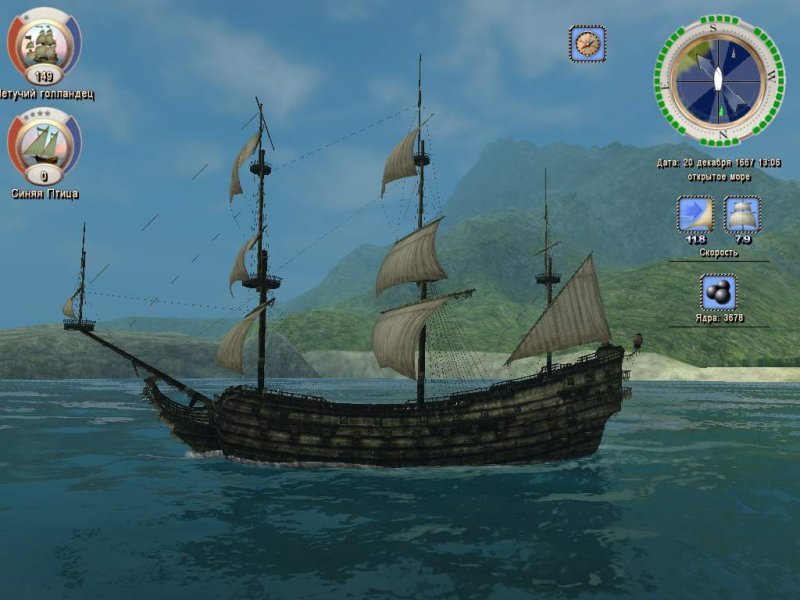Image resolution: width=800 pixels, height=600 pixels.
Task: Select the Летучий голландец ship portrait
Action: click(x=44, y=42)
